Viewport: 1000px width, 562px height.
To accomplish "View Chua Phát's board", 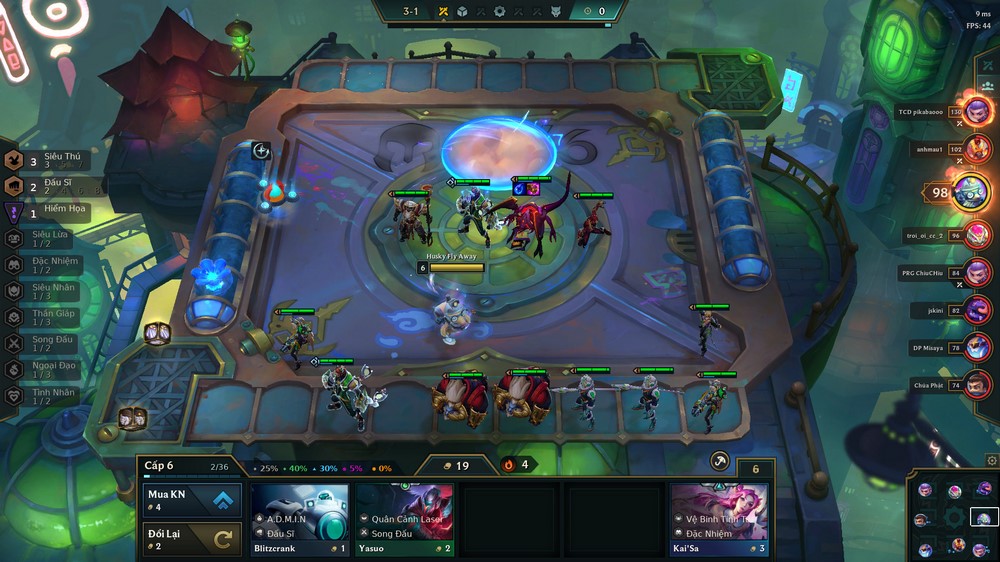I will (x=978, y=385).
